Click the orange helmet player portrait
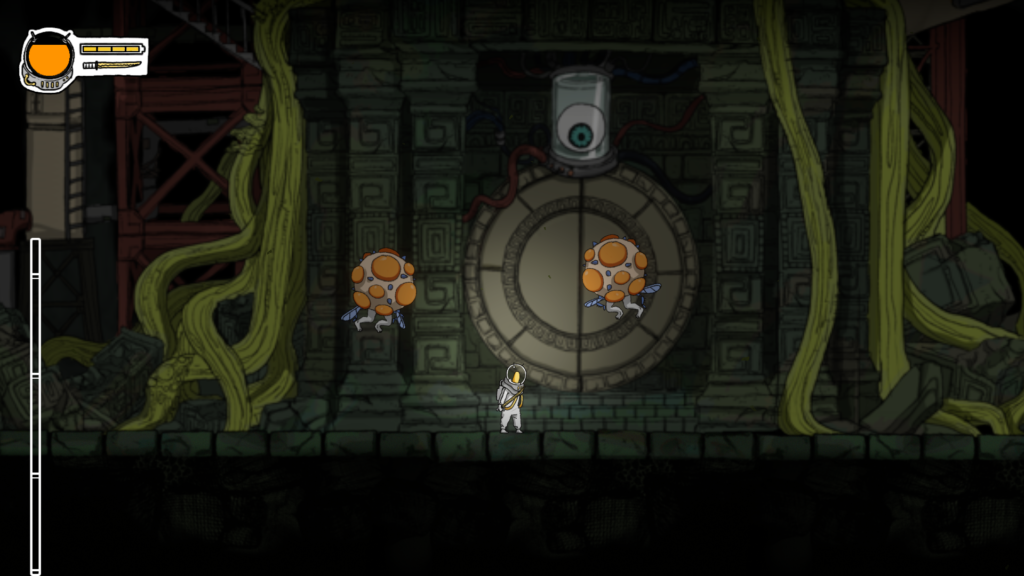 tap(48, 59)
